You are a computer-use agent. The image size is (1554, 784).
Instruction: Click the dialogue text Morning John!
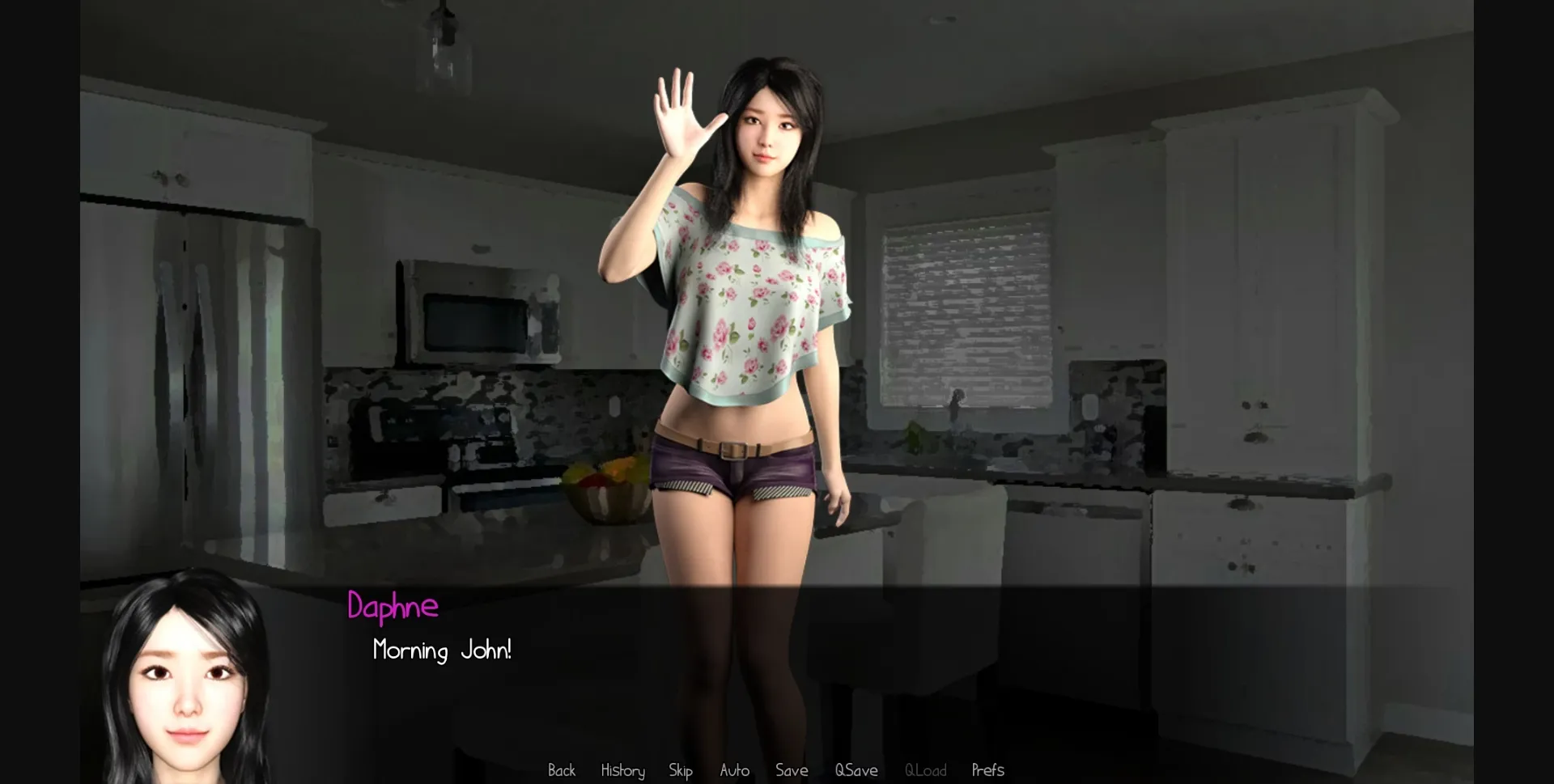[442, 650]
